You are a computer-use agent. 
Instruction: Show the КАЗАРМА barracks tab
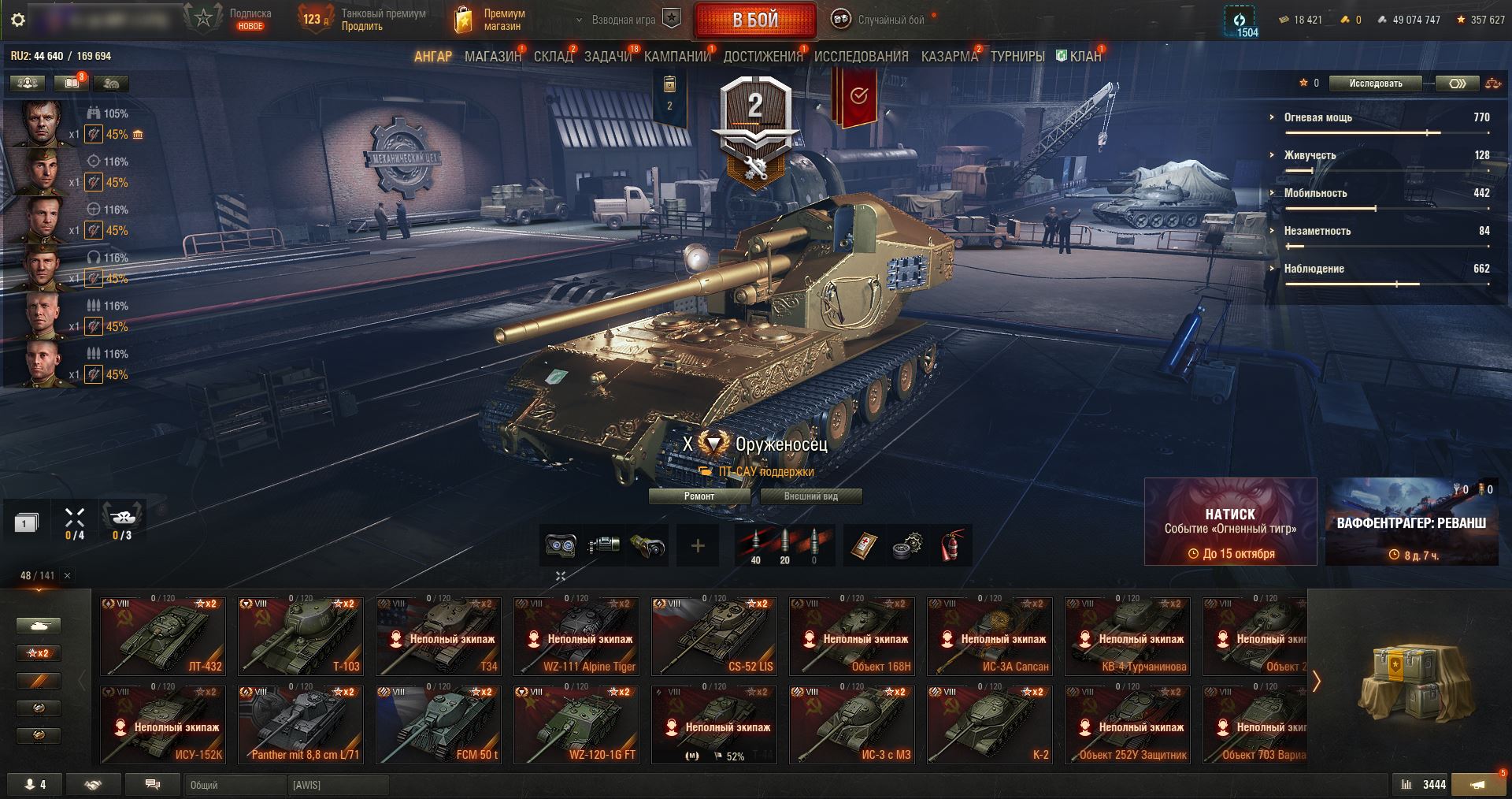949,57
